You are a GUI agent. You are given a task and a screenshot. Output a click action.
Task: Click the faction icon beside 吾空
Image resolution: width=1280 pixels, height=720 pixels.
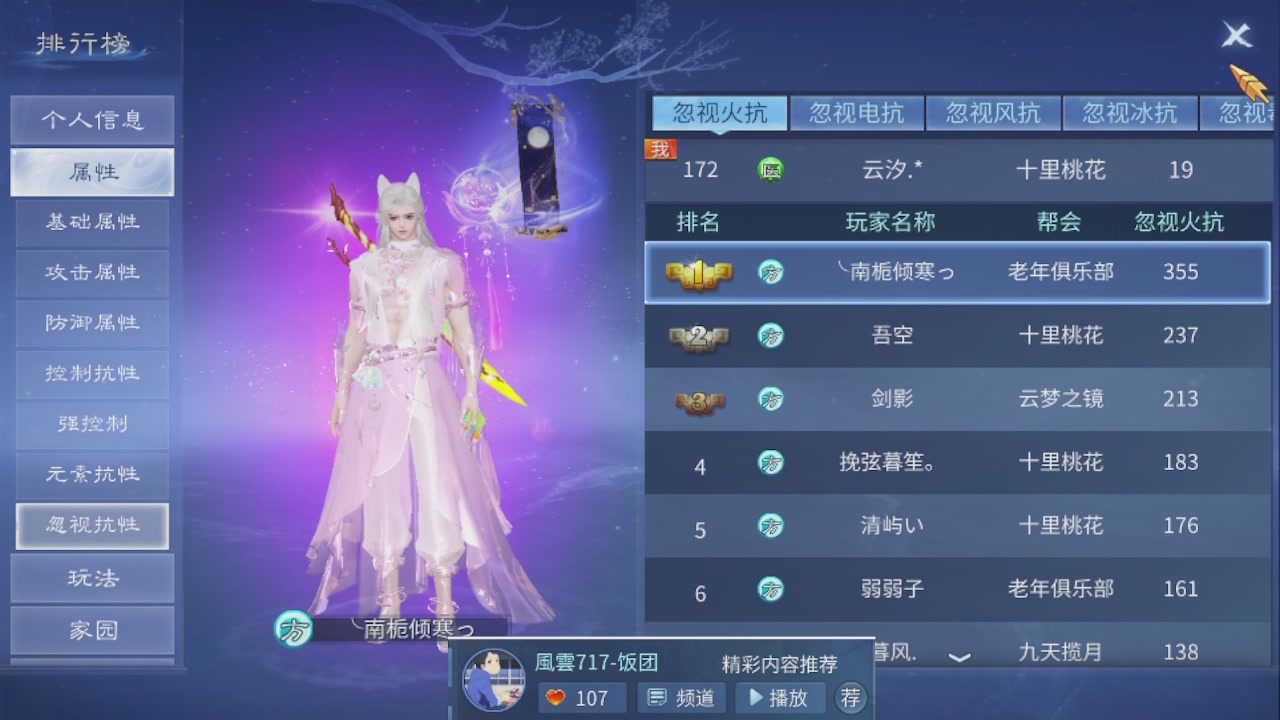[x=771, y=336]
